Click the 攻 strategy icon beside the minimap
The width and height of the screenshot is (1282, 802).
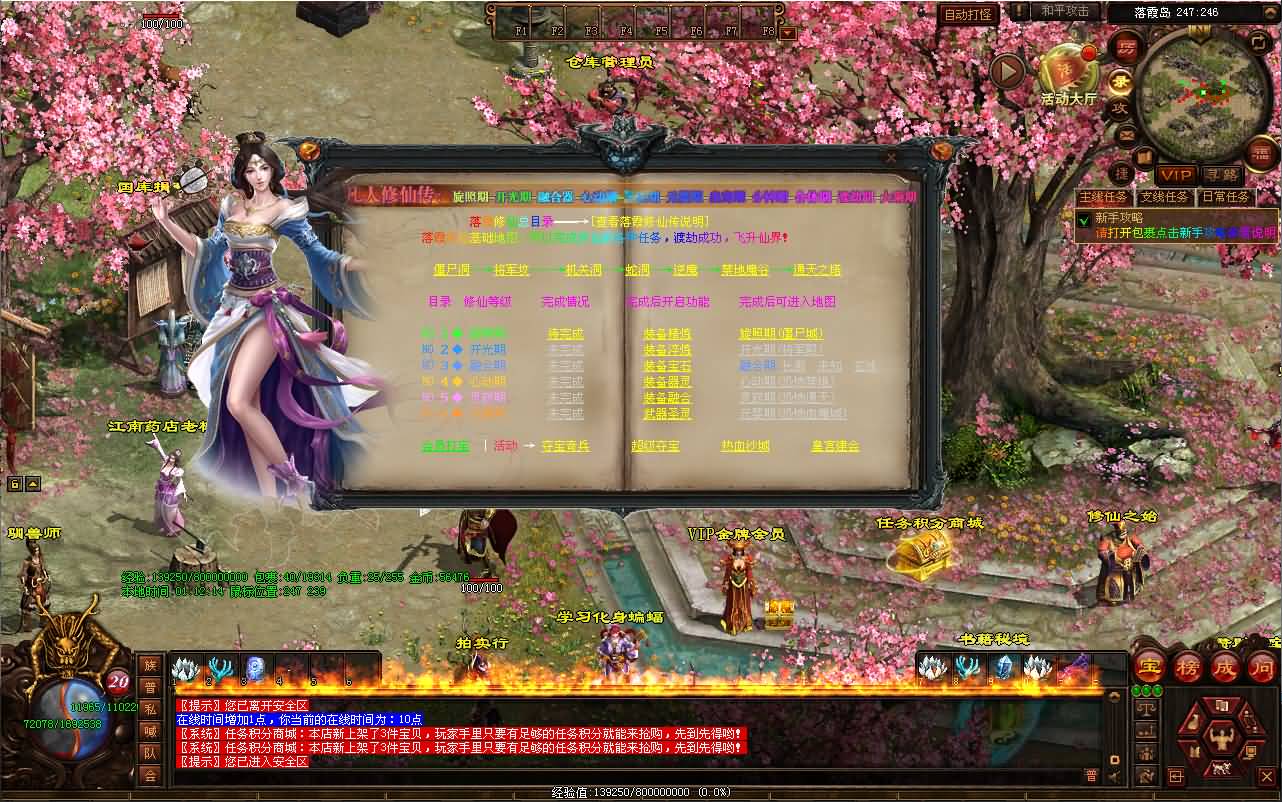[x=1118, y=107]
